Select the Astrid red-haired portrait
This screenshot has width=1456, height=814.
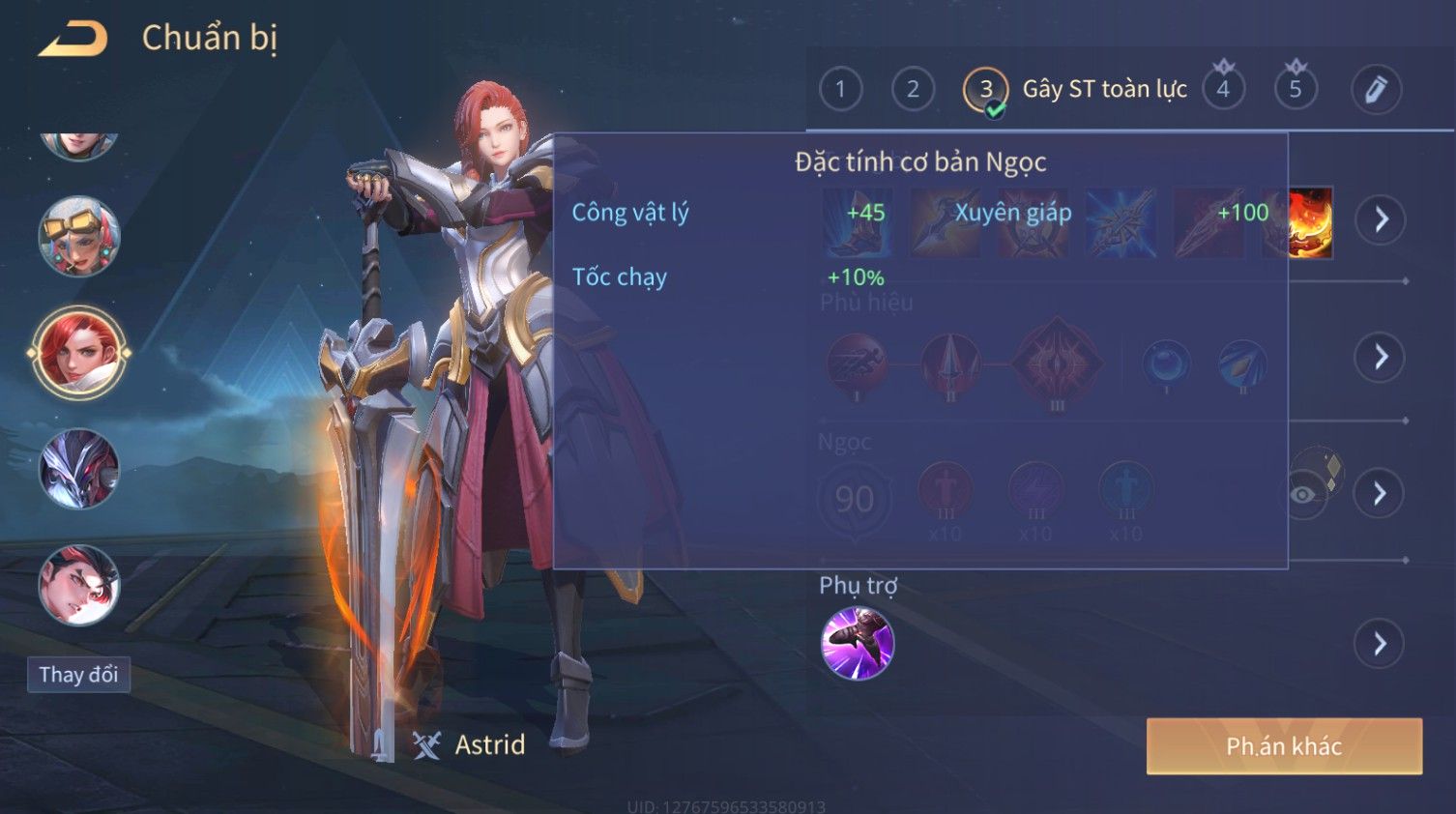(78, 352)
